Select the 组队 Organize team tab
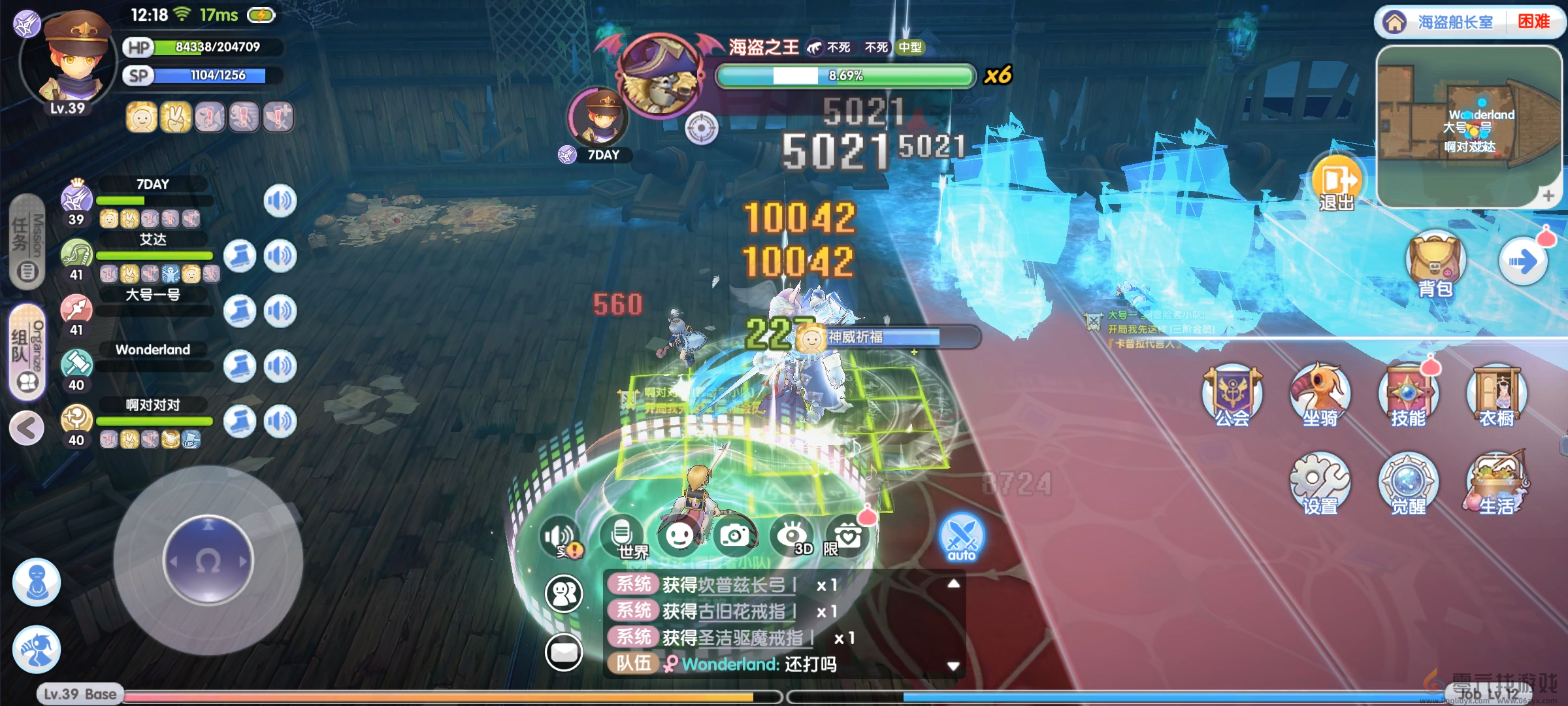The image size is (1568, 706). click(x=27, y=352)
